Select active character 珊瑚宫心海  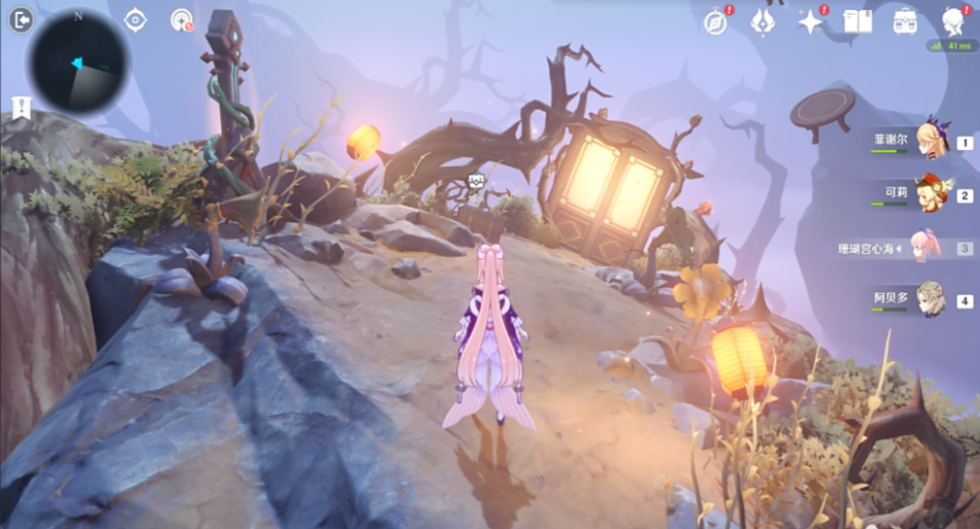tap(924, 247)
